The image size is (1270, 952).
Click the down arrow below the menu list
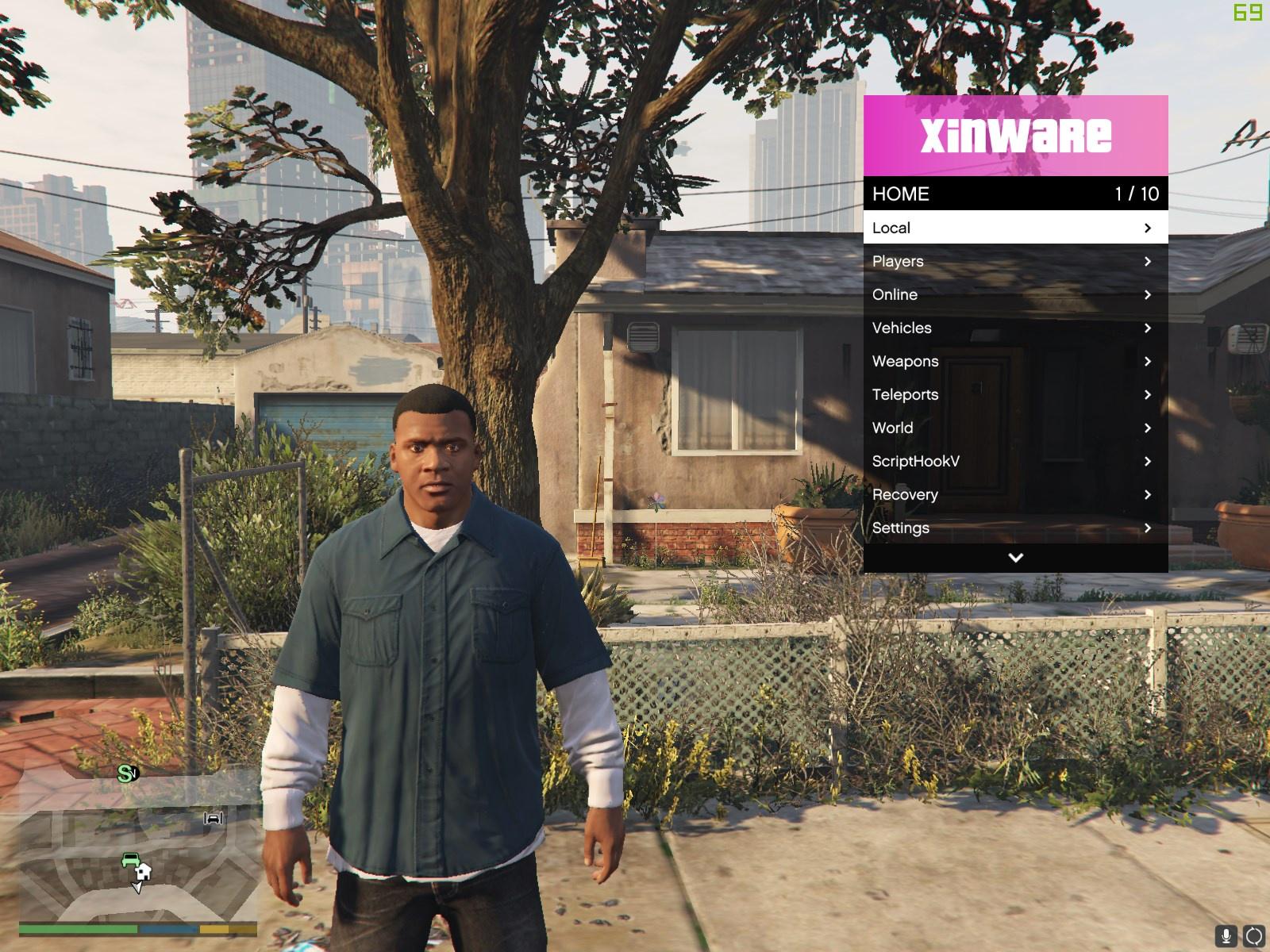[1015, 558]
